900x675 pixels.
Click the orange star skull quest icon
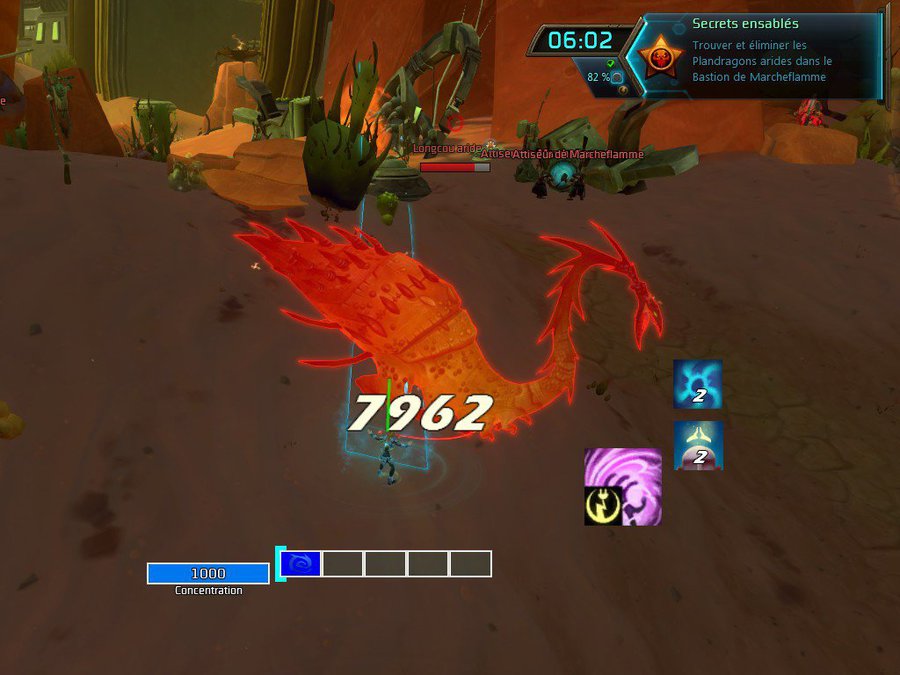pos(660,59)
